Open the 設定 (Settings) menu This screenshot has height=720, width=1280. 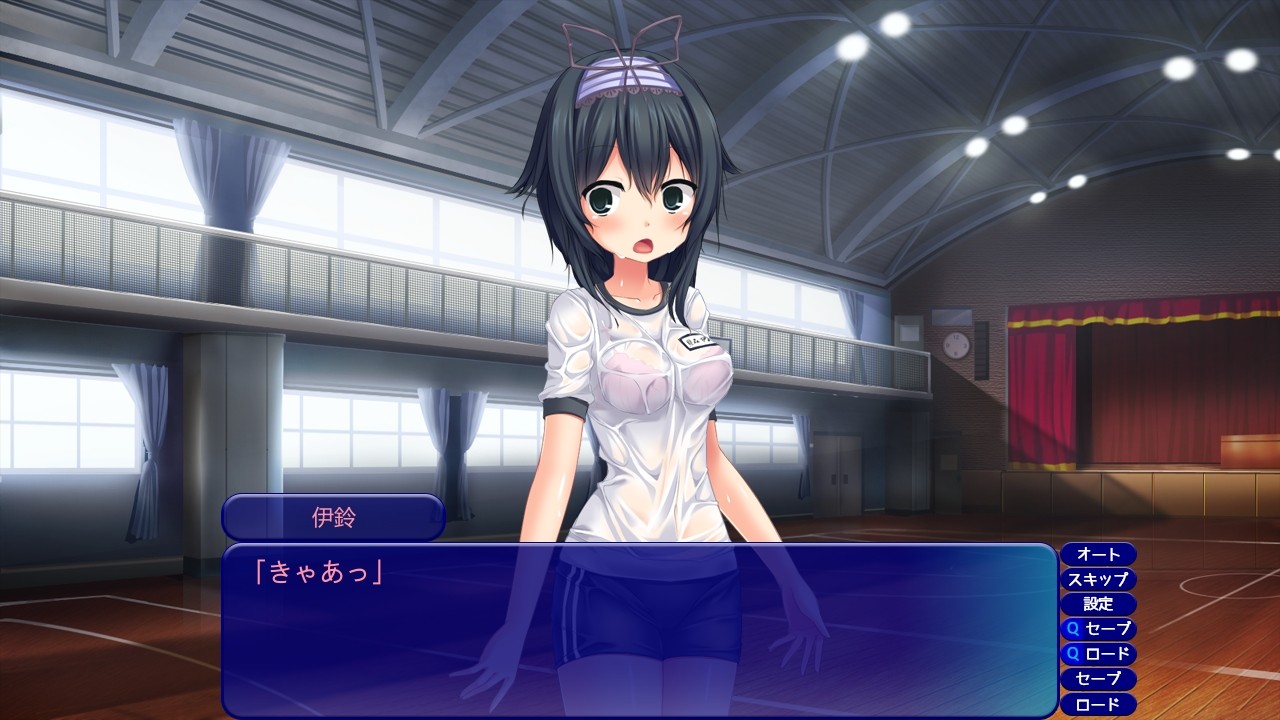click(1098, 604)
